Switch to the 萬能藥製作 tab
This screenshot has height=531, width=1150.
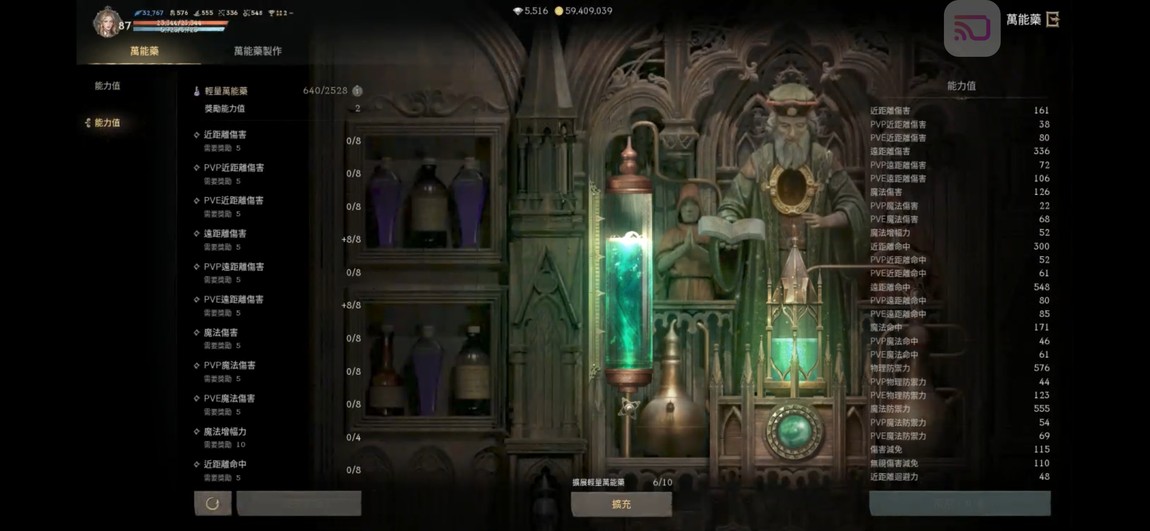pos(257,51)
